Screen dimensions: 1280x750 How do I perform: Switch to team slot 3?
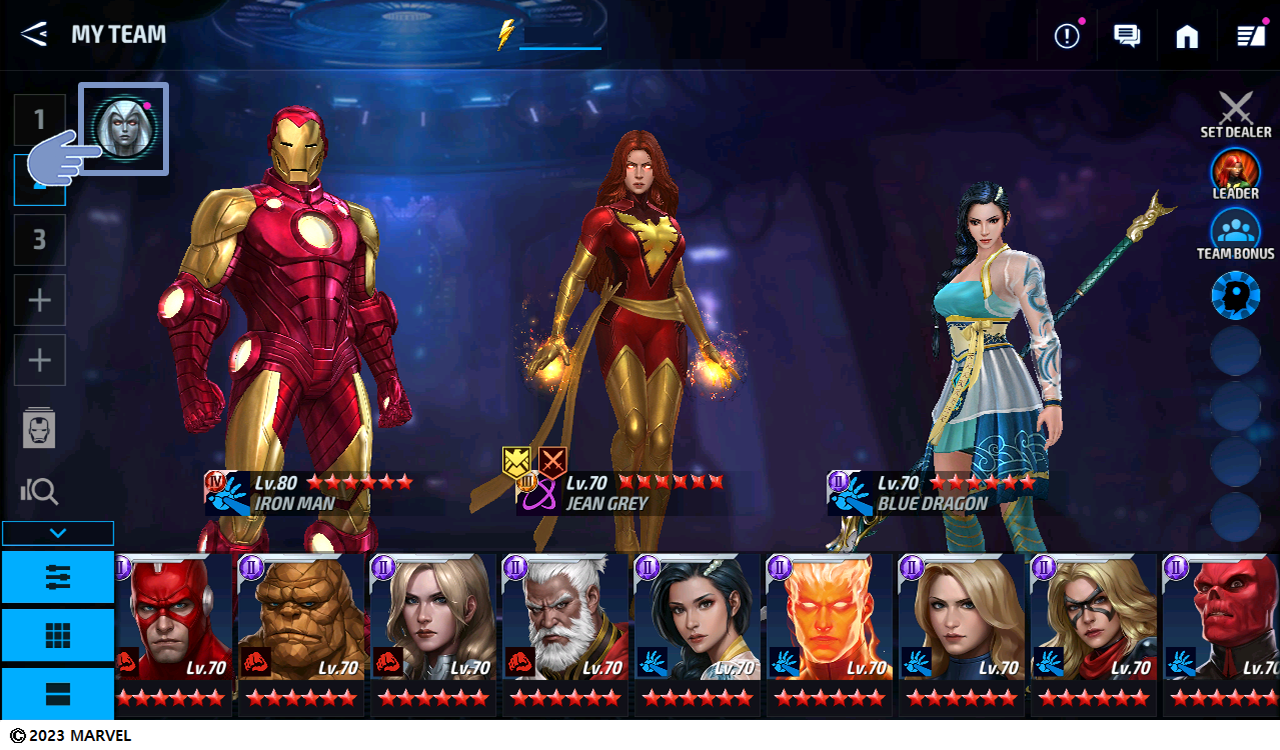click(40, 240)
